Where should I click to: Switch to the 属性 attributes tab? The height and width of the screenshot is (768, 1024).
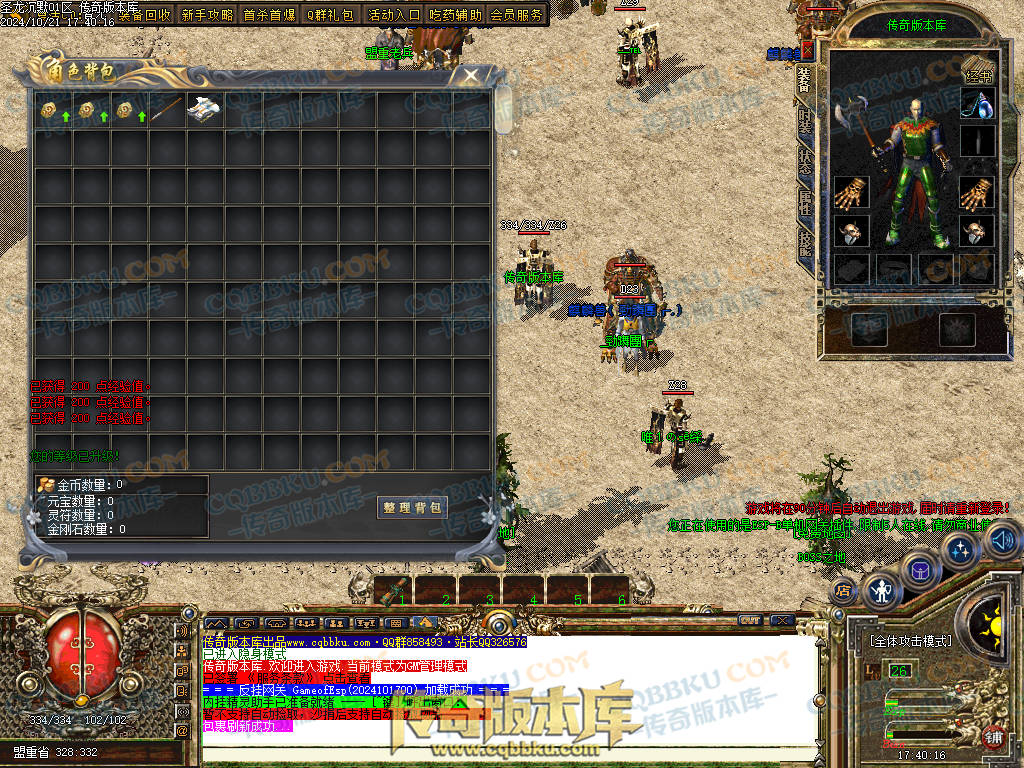(805, 201)
